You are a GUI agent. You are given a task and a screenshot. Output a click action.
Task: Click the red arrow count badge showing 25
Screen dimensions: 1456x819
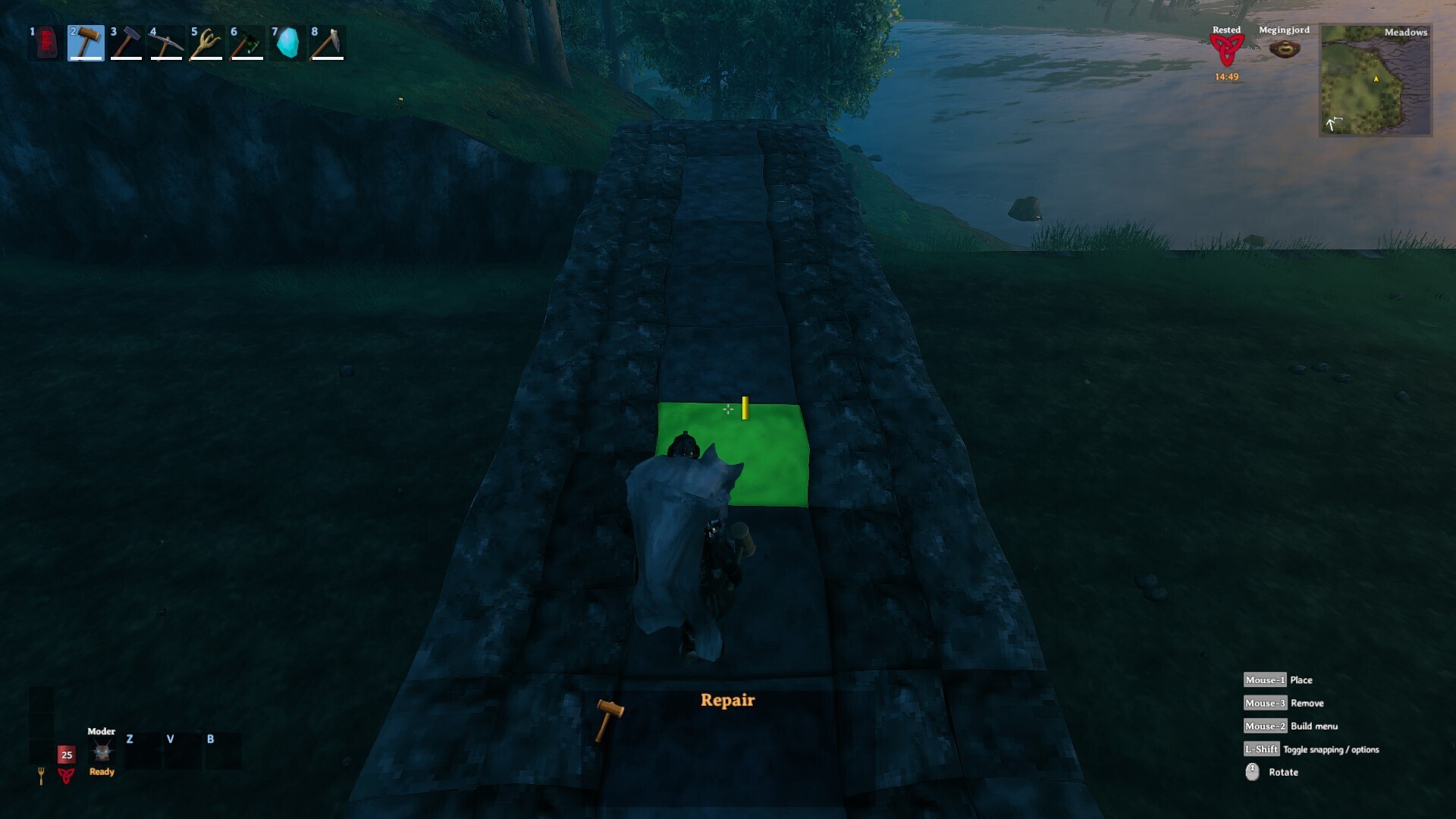(x=65, y=755)
